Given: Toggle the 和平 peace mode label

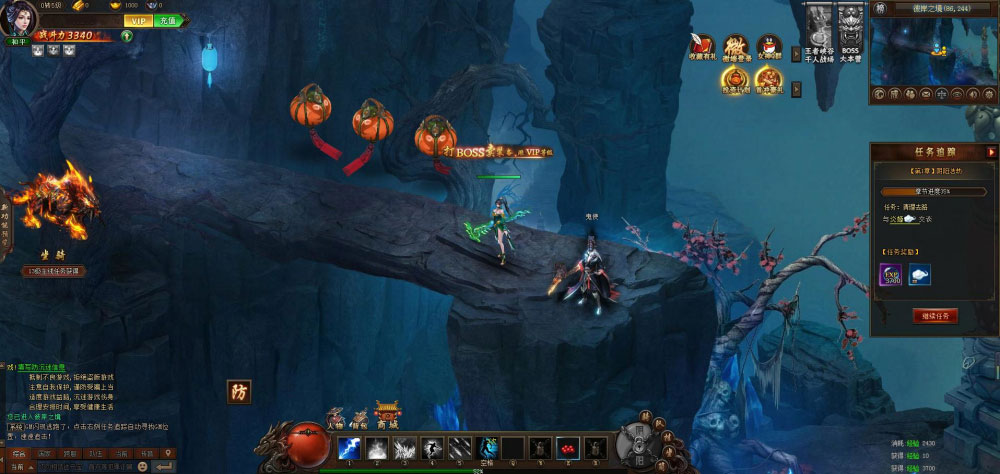Looking at the screenshot, I should click(17, 42).
